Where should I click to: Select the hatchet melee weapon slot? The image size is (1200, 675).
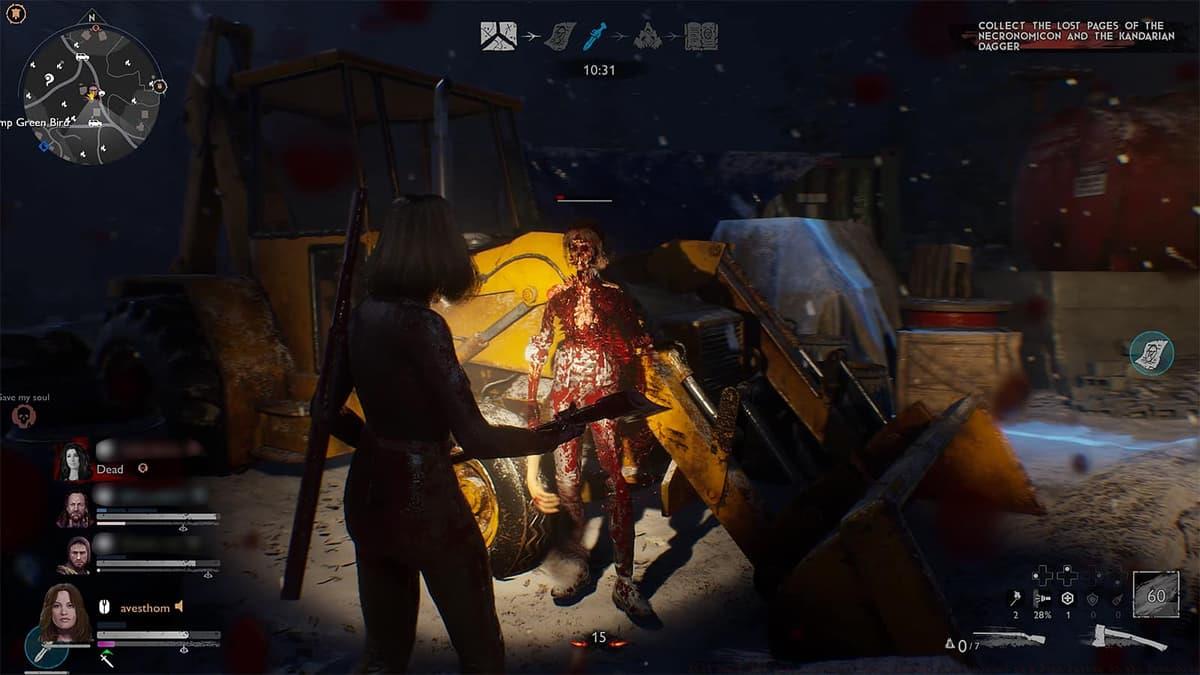click(1132, 638)
